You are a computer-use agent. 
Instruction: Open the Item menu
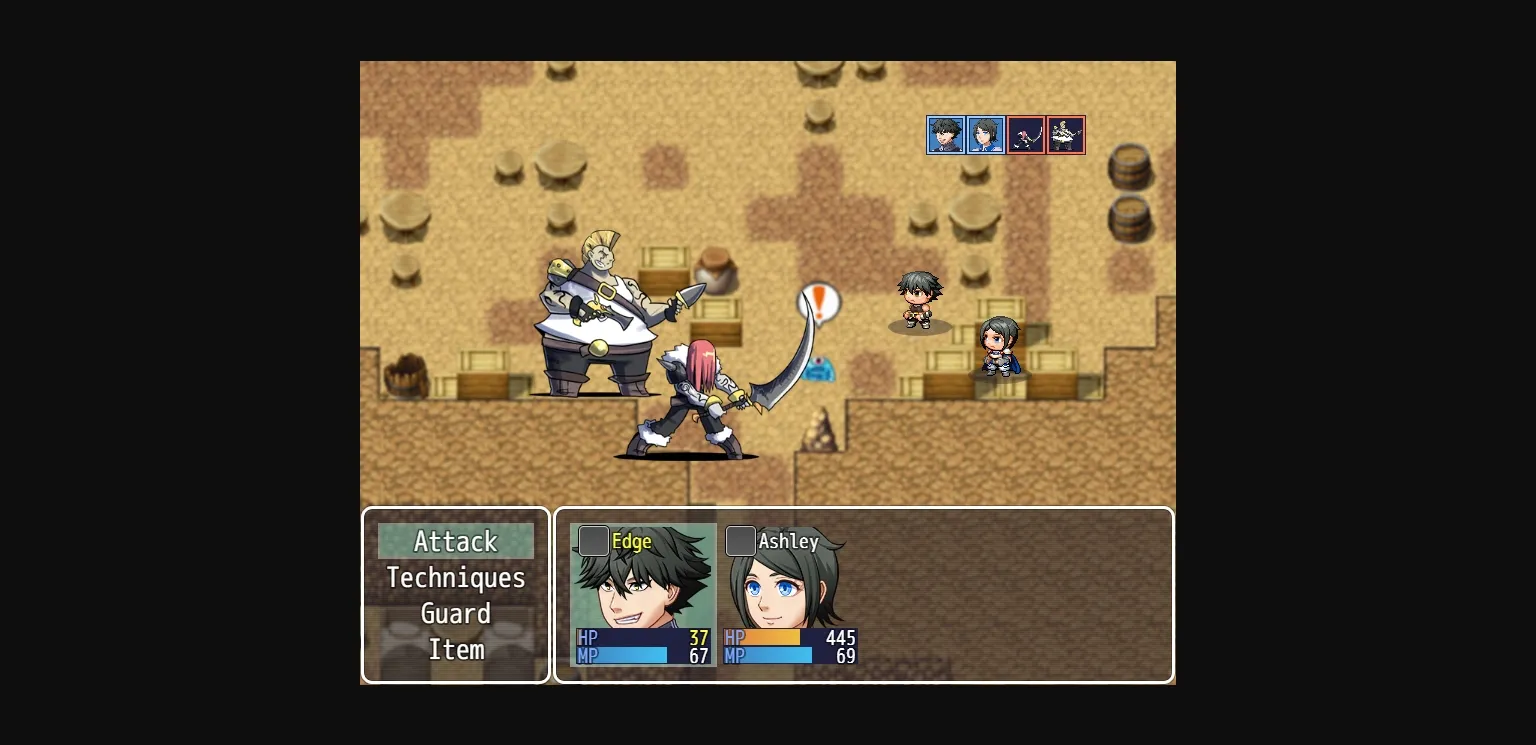click(x=456, y=650)
